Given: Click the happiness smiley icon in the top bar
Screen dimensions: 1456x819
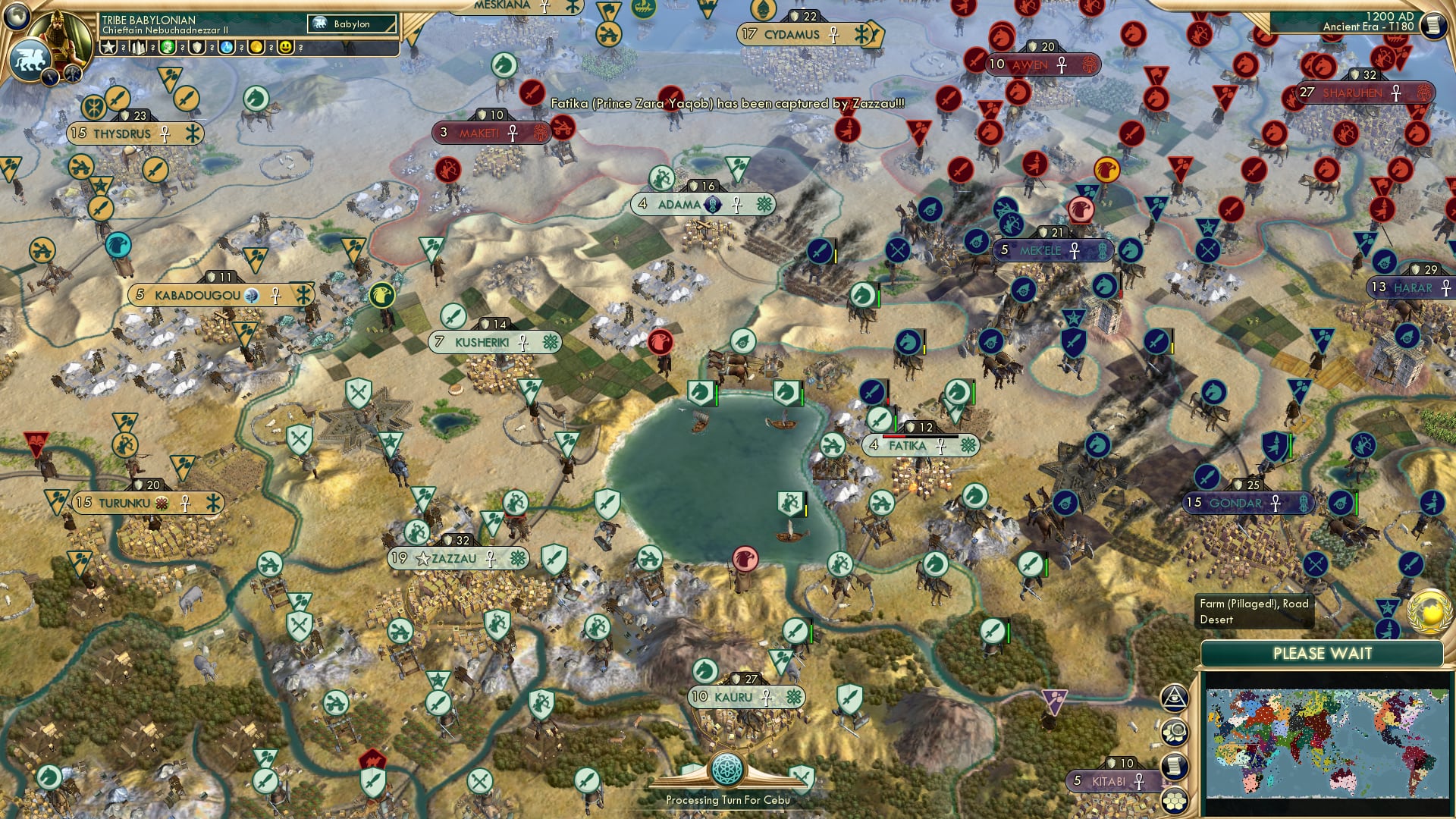Looking at the screenshot, I should 285,47.
